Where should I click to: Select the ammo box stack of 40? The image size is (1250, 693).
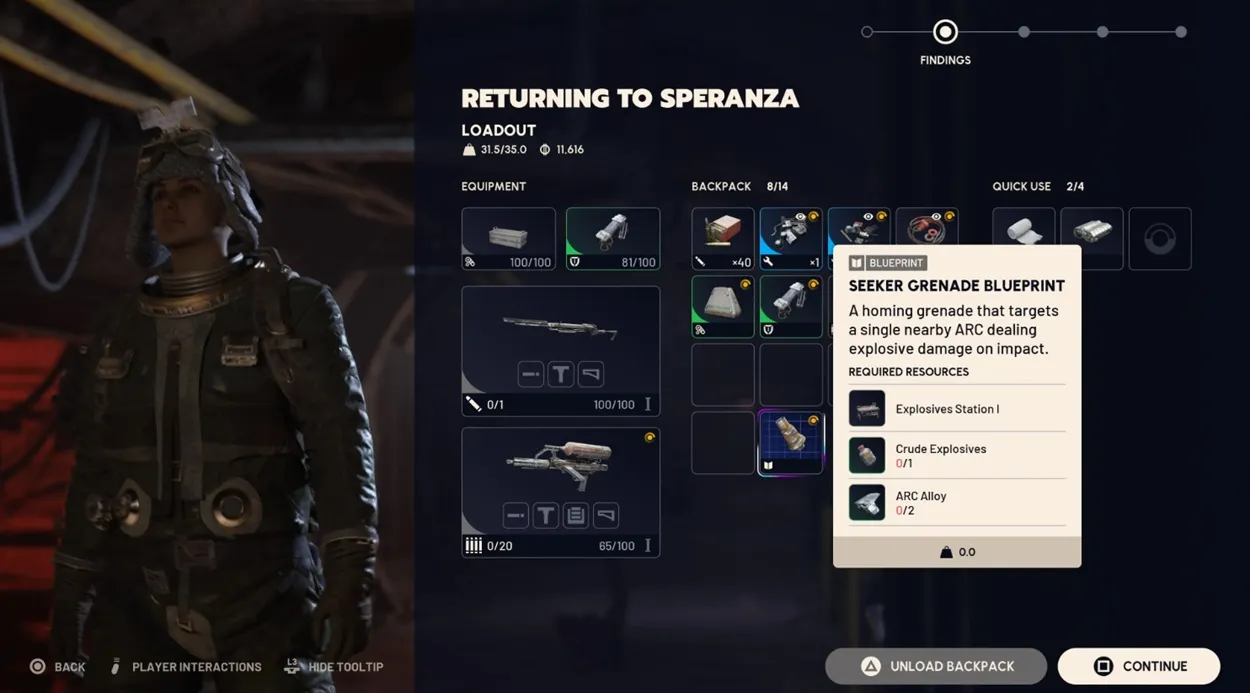[x=723, y=239]
